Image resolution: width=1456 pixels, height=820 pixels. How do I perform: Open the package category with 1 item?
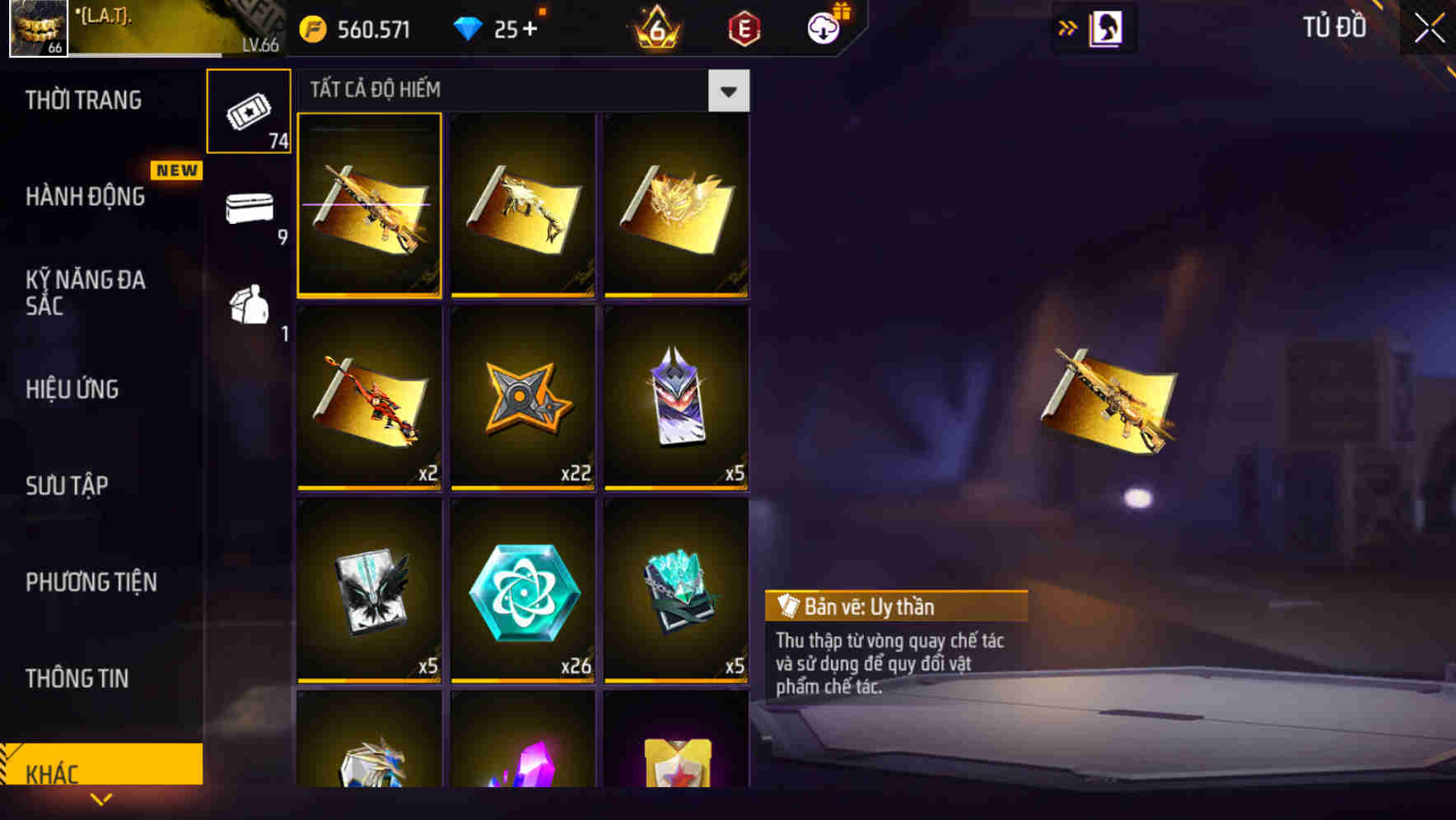point(249,307)
